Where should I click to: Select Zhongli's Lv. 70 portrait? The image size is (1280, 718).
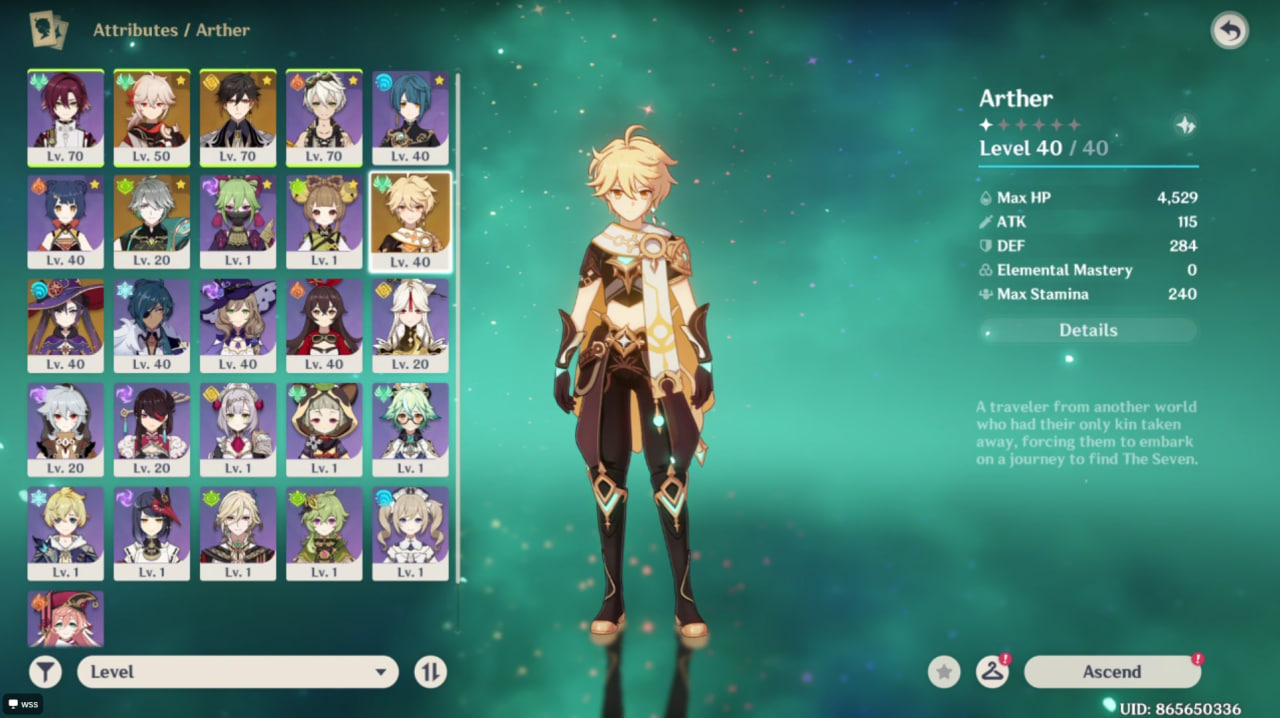238,116
